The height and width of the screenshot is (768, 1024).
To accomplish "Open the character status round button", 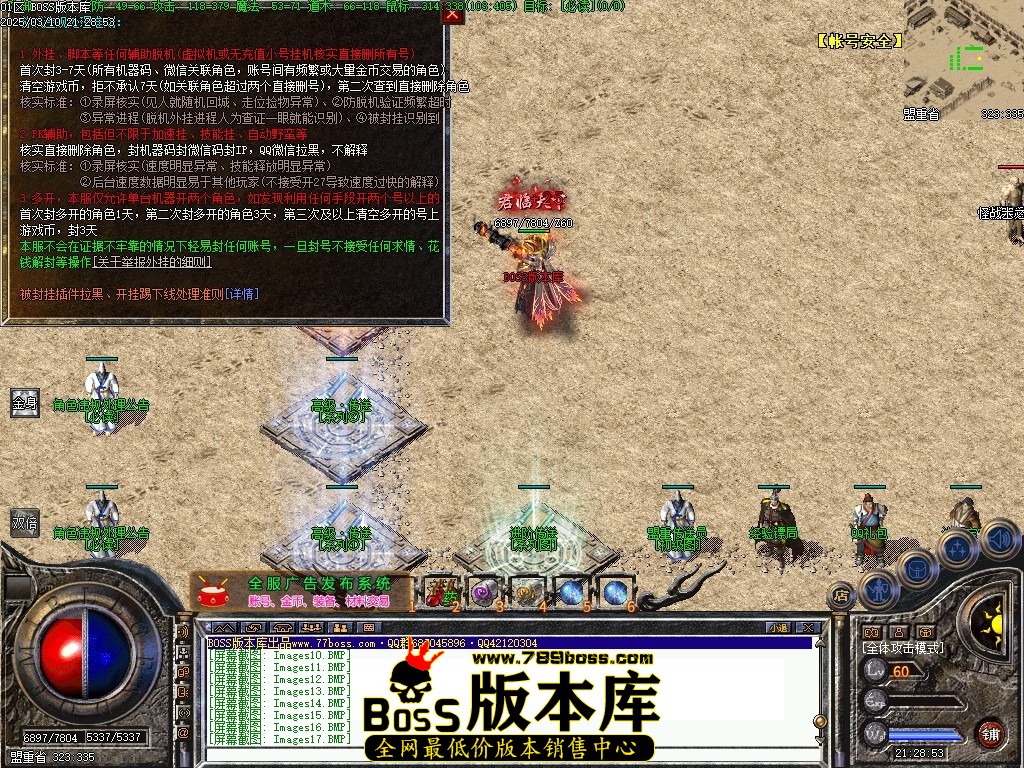I will [877, 589].
